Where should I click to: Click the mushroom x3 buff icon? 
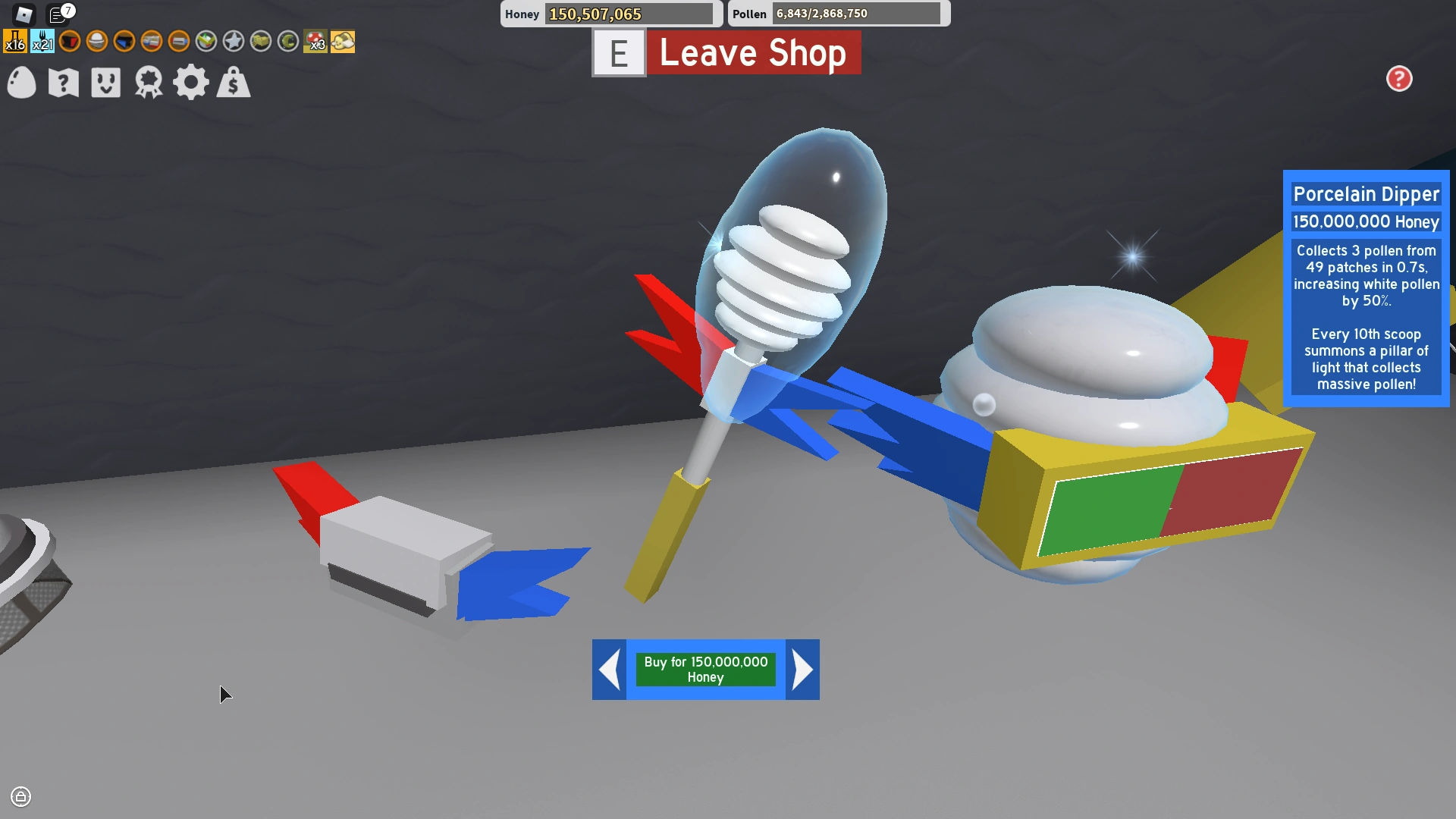315,42
